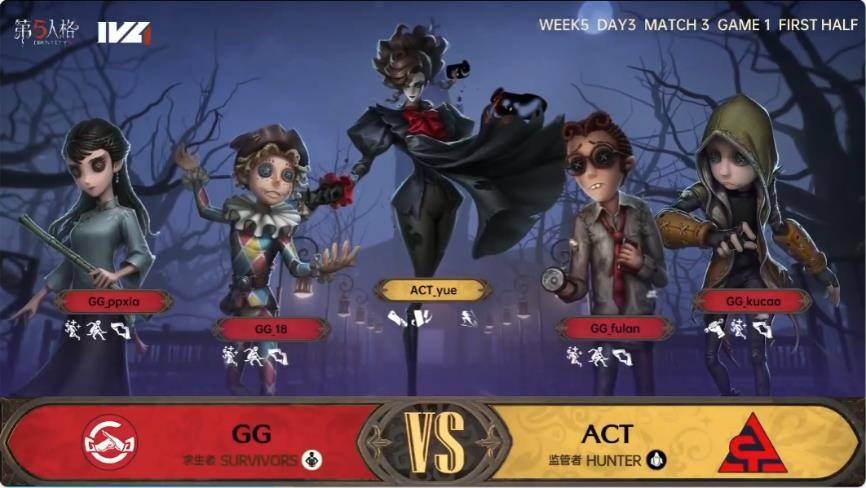Select the GG_fulan player nameplate
Image resolution: width=866 pixels, height=488 pixels.
point(614,328)
